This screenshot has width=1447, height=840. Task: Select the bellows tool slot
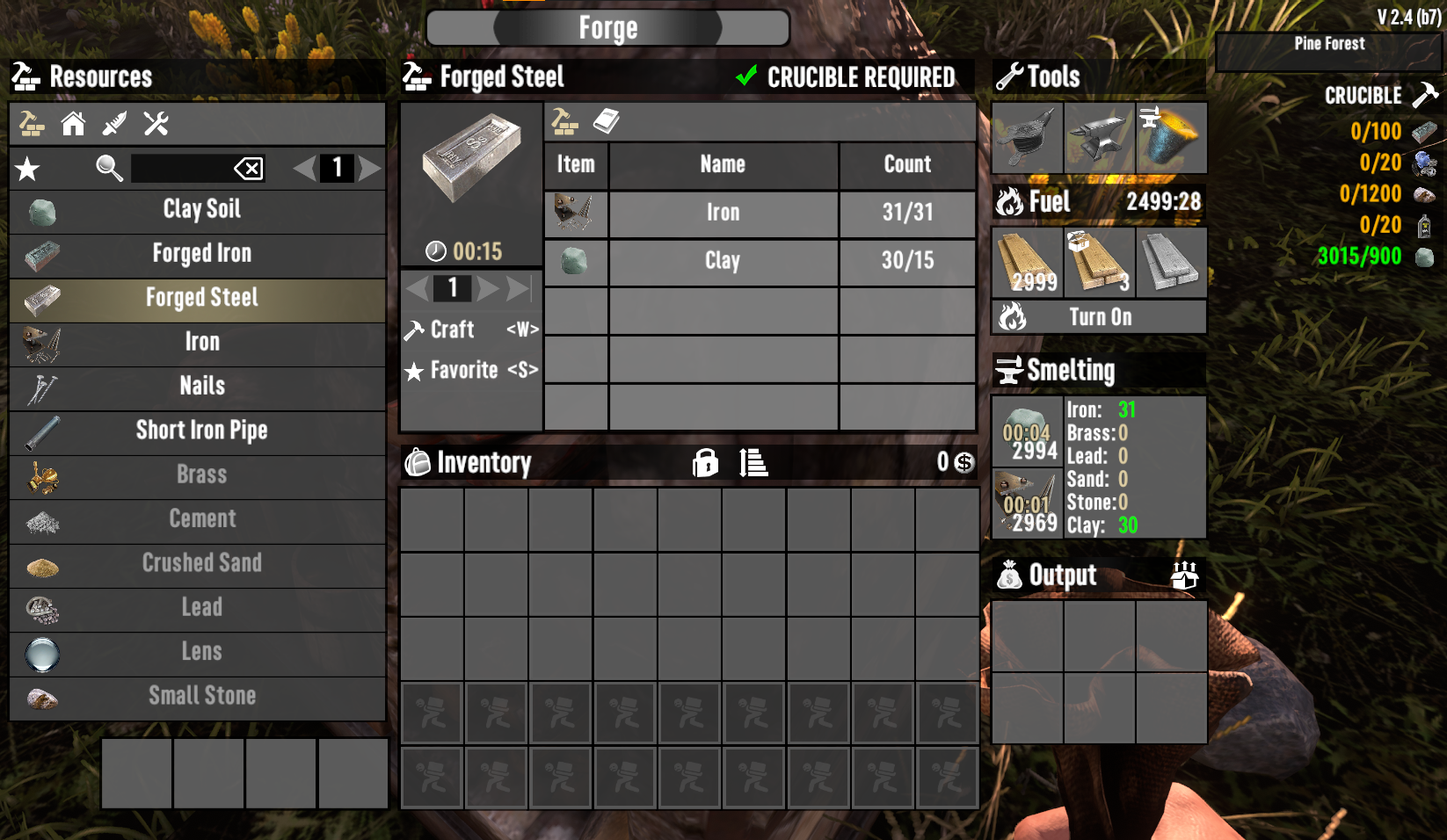click(1027, 138)
